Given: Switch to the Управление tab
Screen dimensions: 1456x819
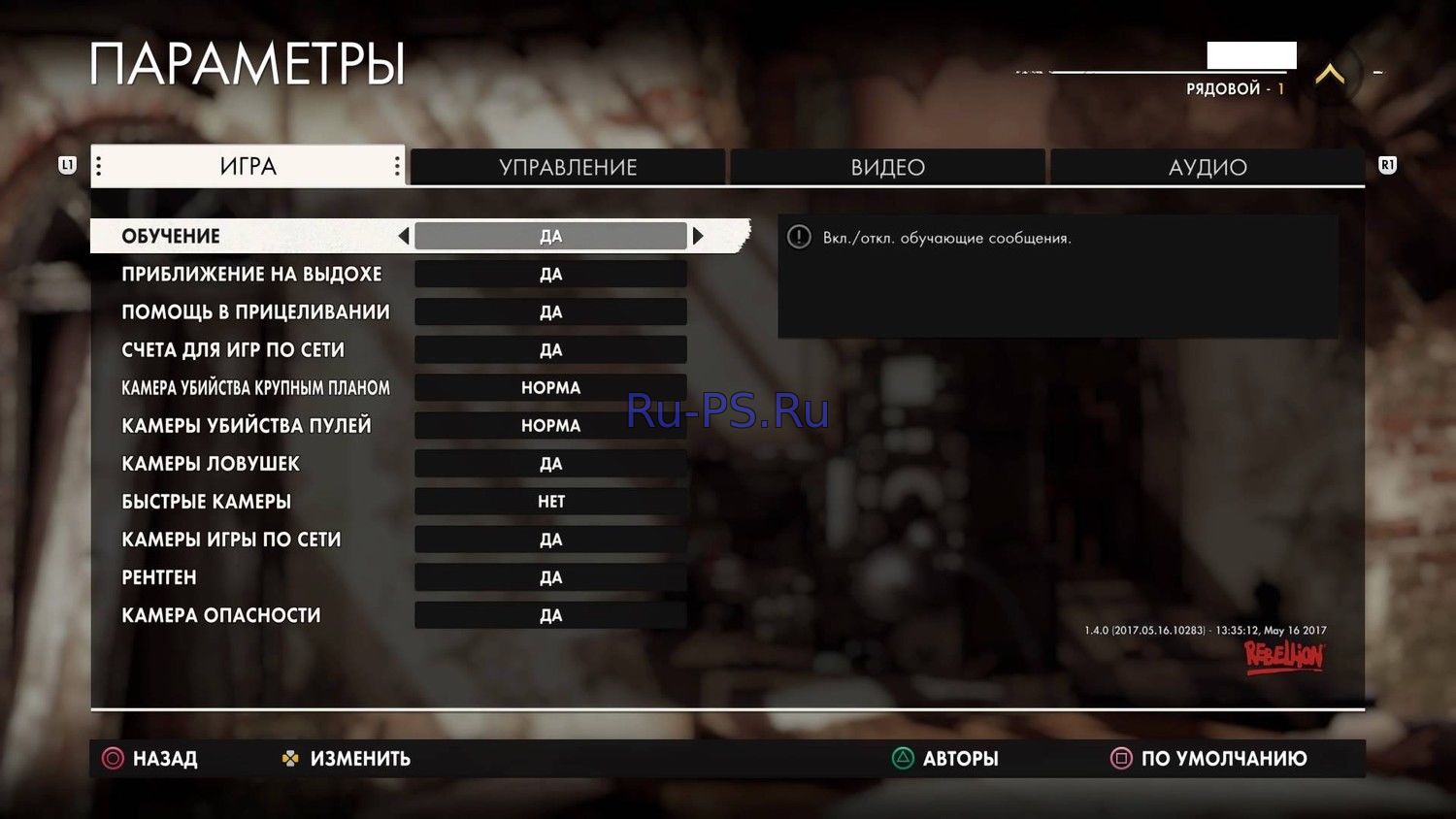Looking at the screenshot, I should pyautogui.click(x=568, y=167).
